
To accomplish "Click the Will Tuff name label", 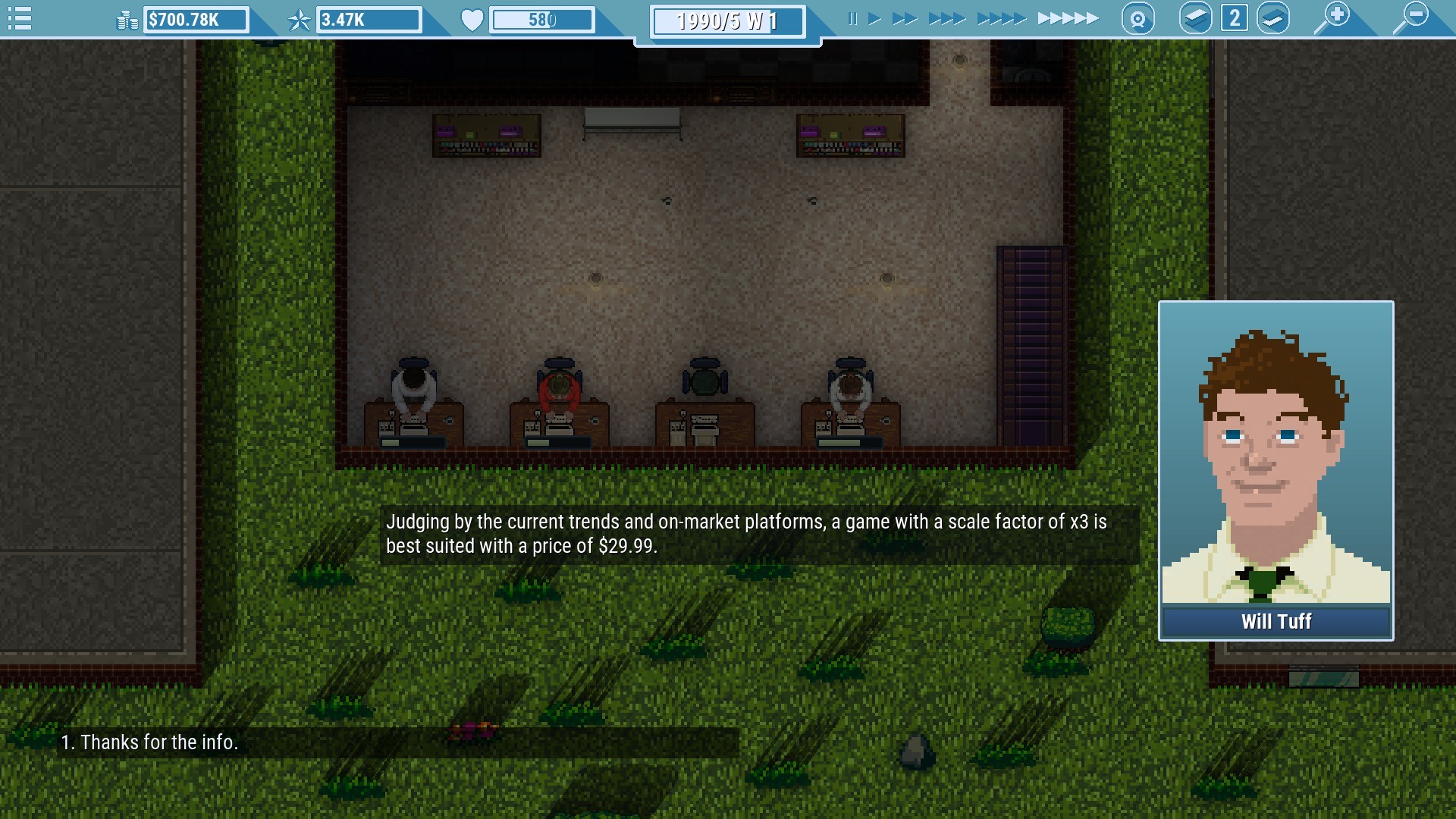I will pos(1276,622).
